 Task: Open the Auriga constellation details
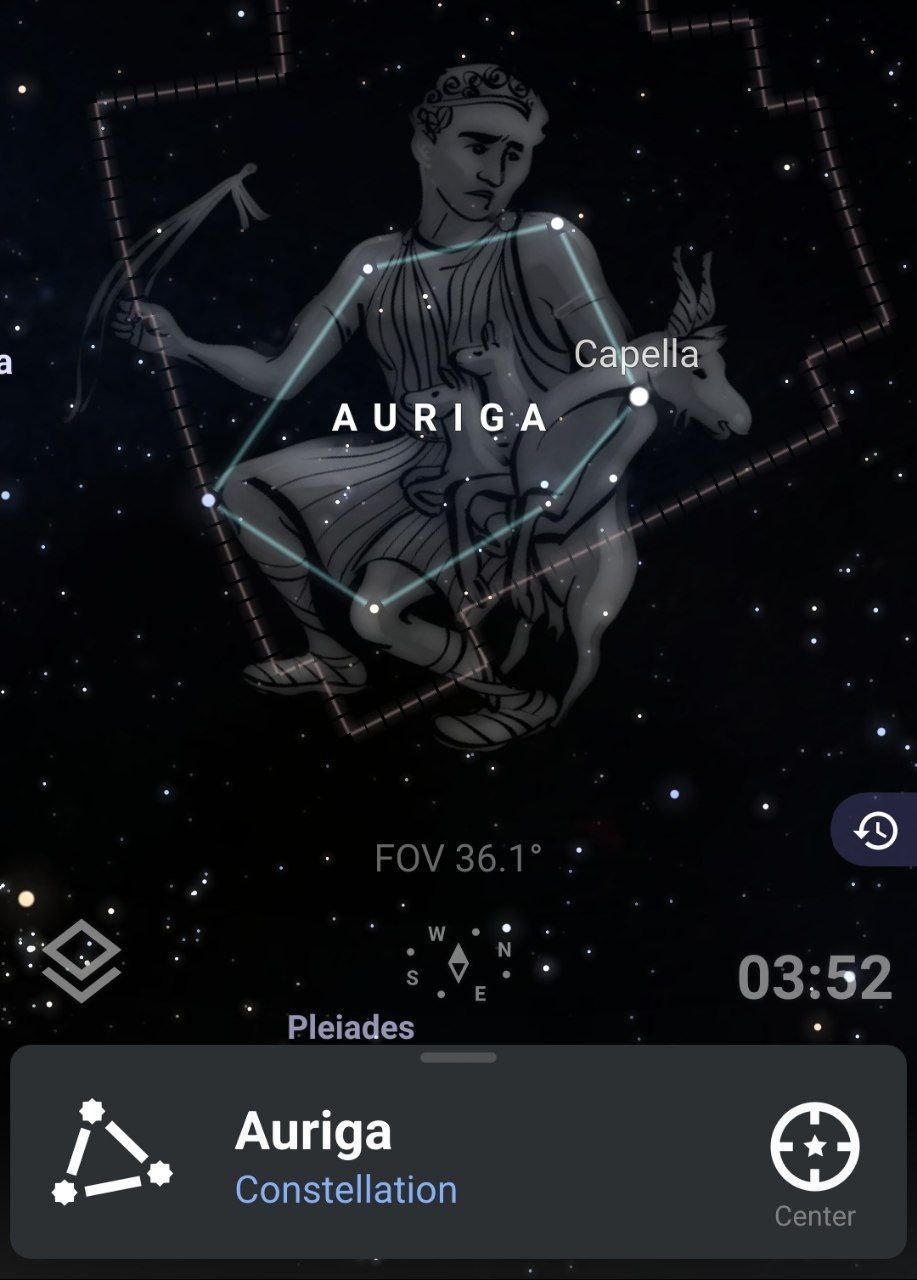click(313, 1132)
